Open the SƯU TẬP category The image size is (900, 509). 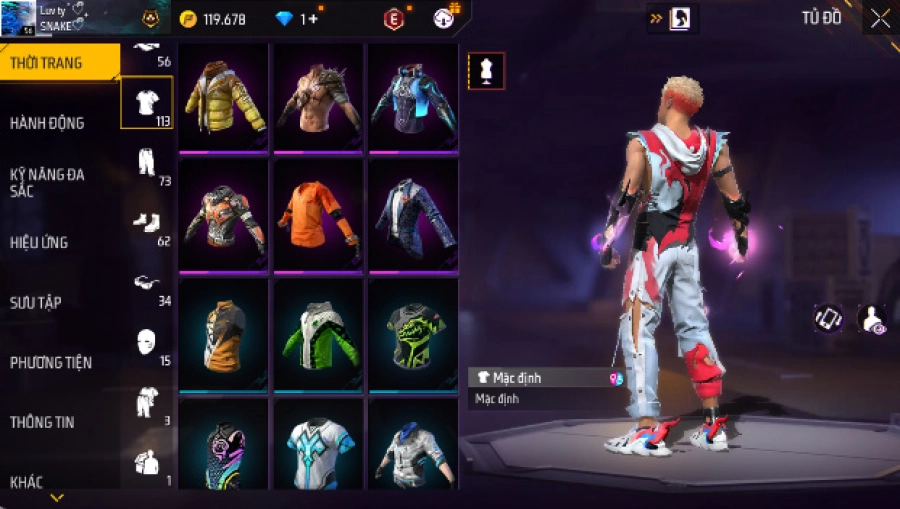(x=36, y=302)
